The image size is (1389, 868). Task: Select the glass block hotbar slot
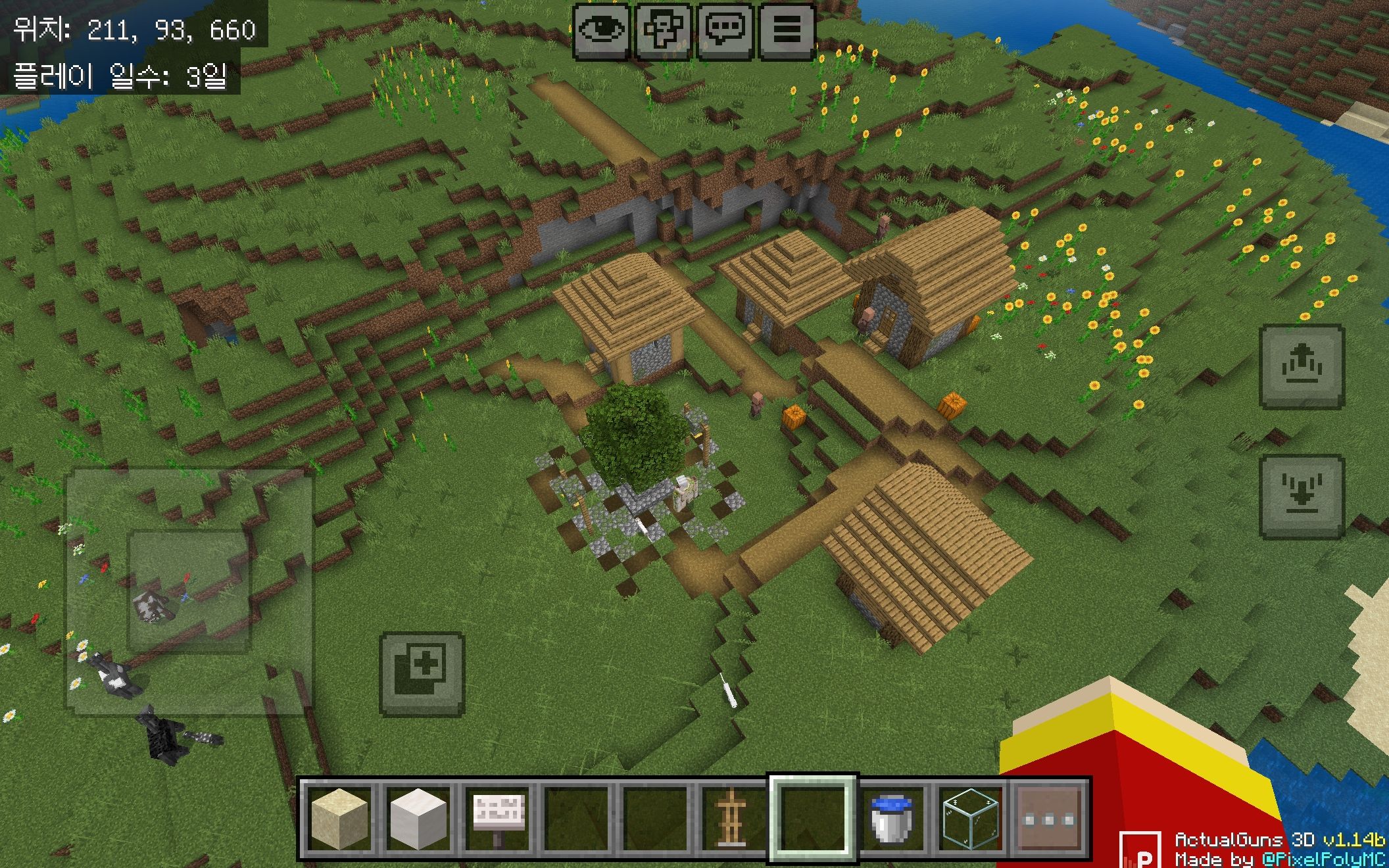point(970,819)
